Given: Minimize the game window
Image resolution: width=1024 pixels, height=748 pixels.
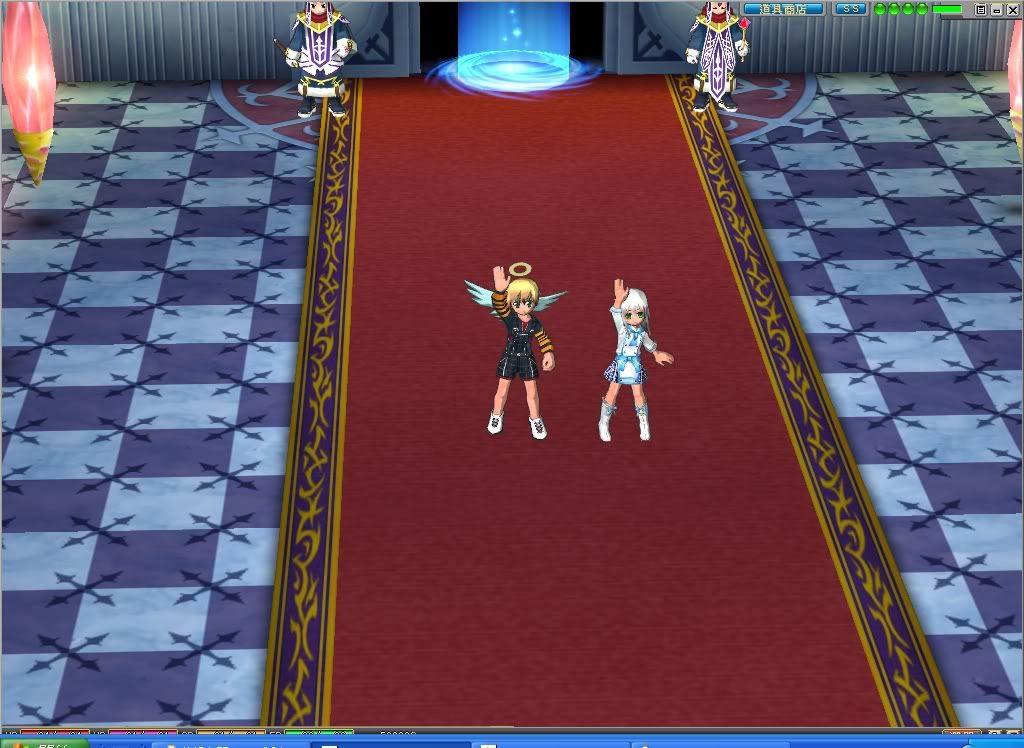Looking at the screenshot, I should (997, 9).
